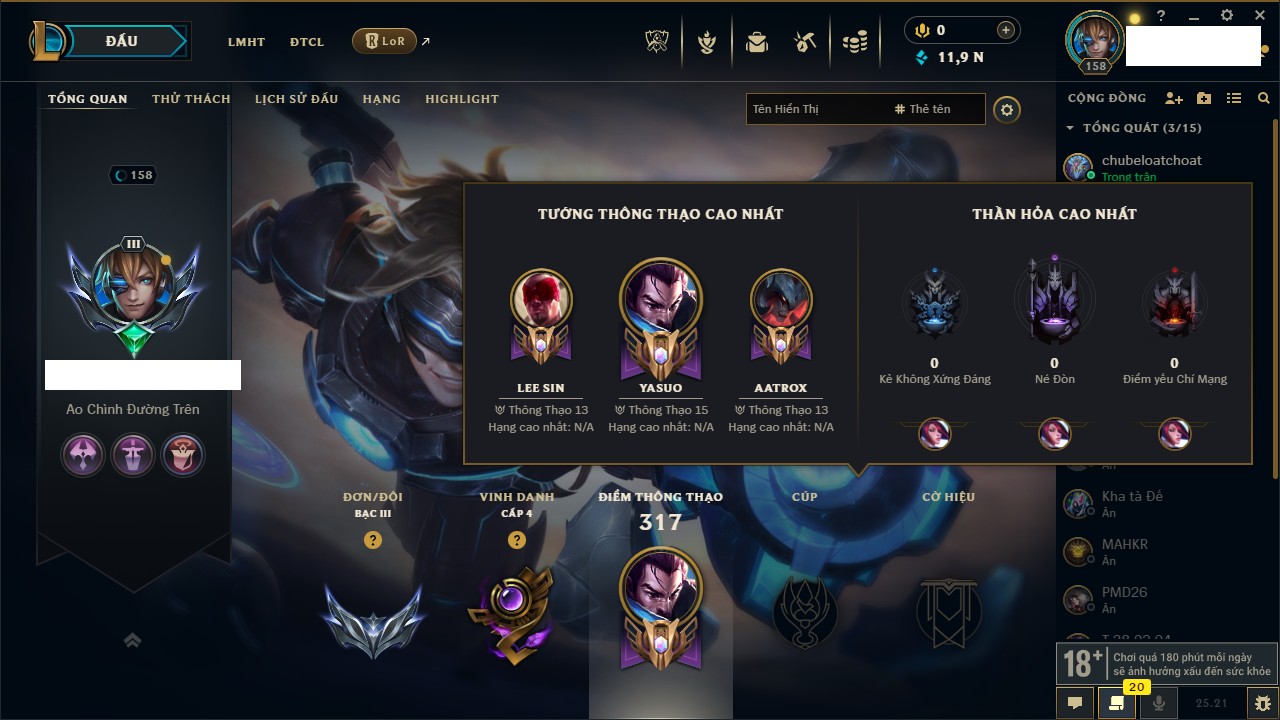Click the plus button to buy RP
The height and width of the screenshot is (720, 1280).
[1005, 30]
